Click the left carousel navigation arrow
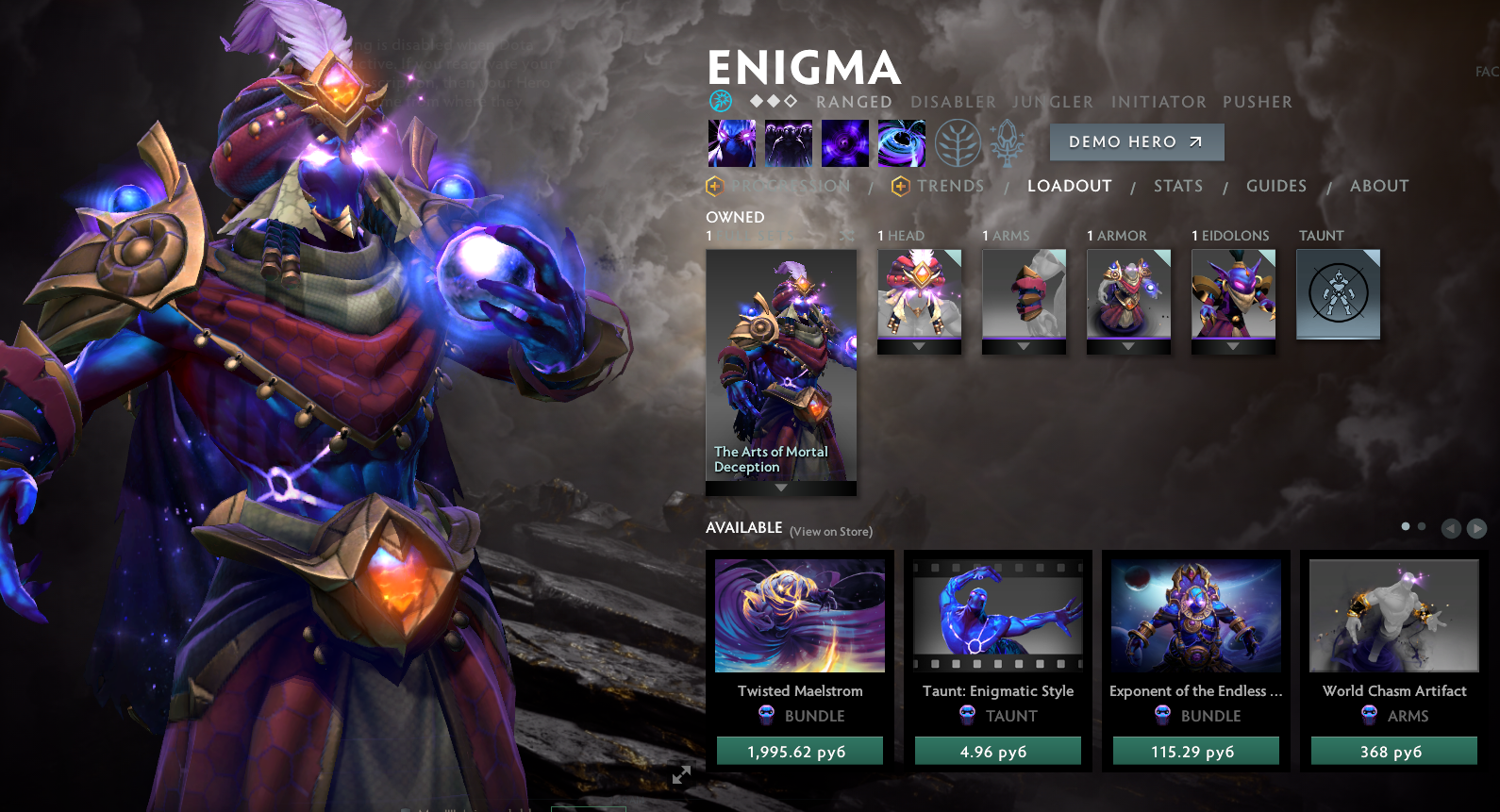The height and width of the screenshot is (812, 1500). [1453, 527]
